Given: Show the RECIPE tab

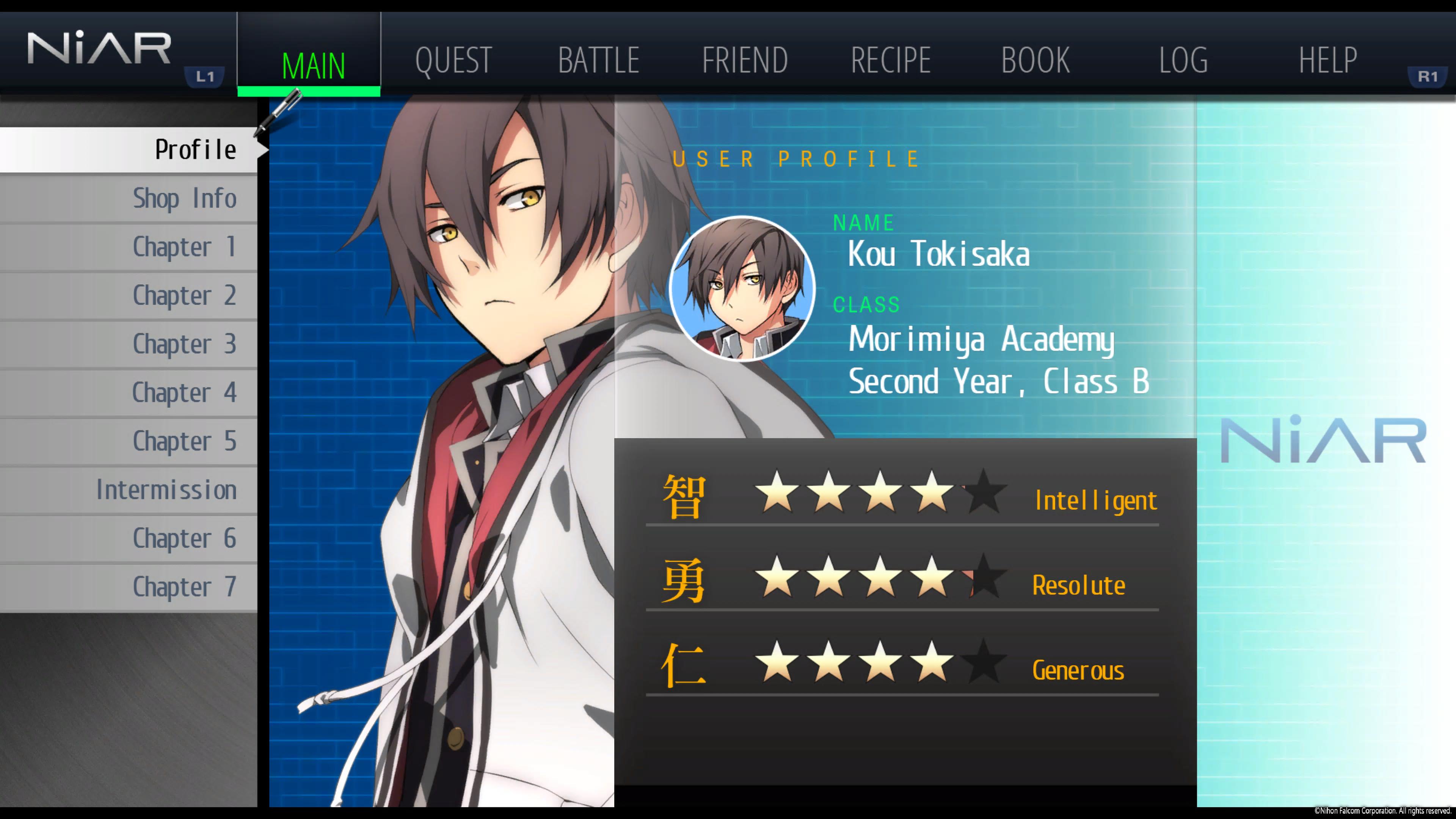Looking at the screenshot, I should pyautogui.click(x=890, y=60).
